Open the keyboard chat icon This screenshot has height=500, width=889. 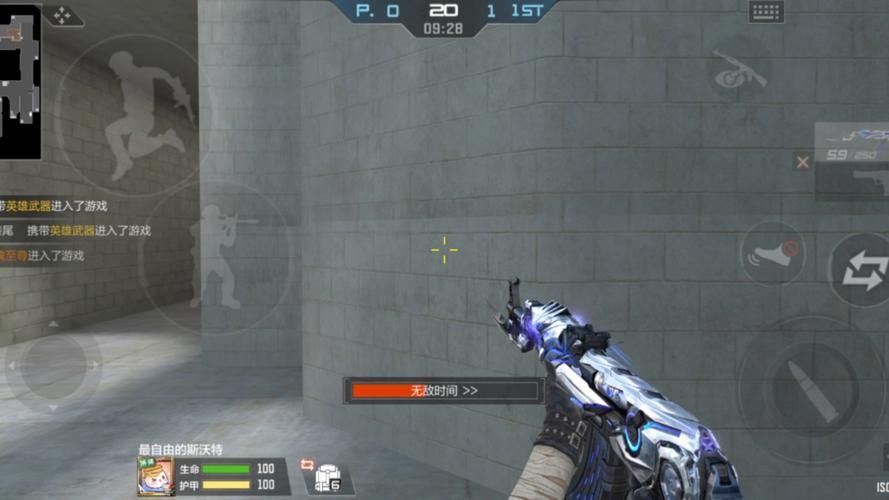click(766, 12)
